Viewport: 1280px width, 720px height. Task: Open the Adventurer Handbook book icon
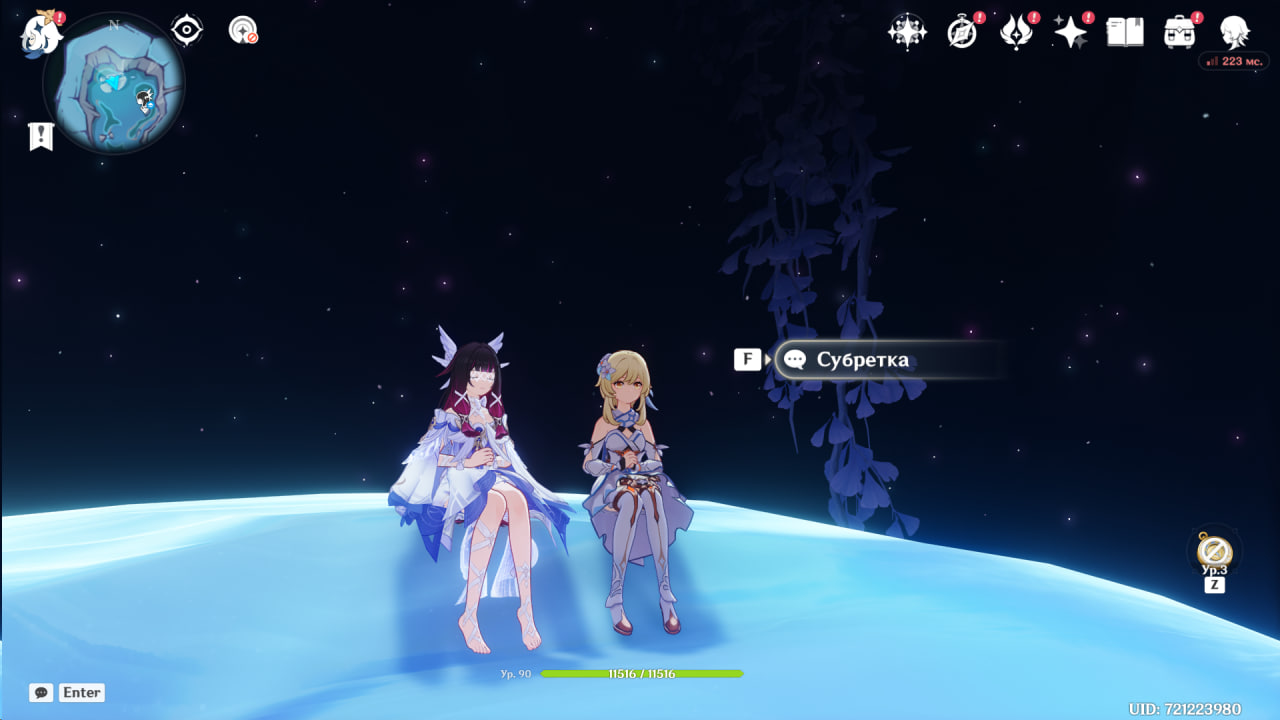[1125, 32]
